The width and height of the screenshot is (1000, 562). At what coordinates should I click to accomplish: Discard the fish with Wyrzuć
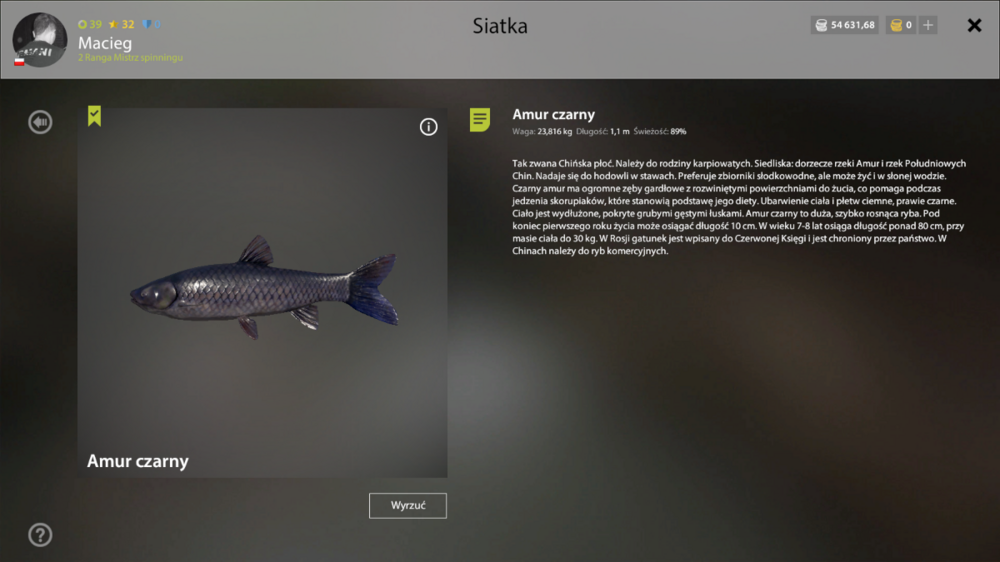point(407,506)
